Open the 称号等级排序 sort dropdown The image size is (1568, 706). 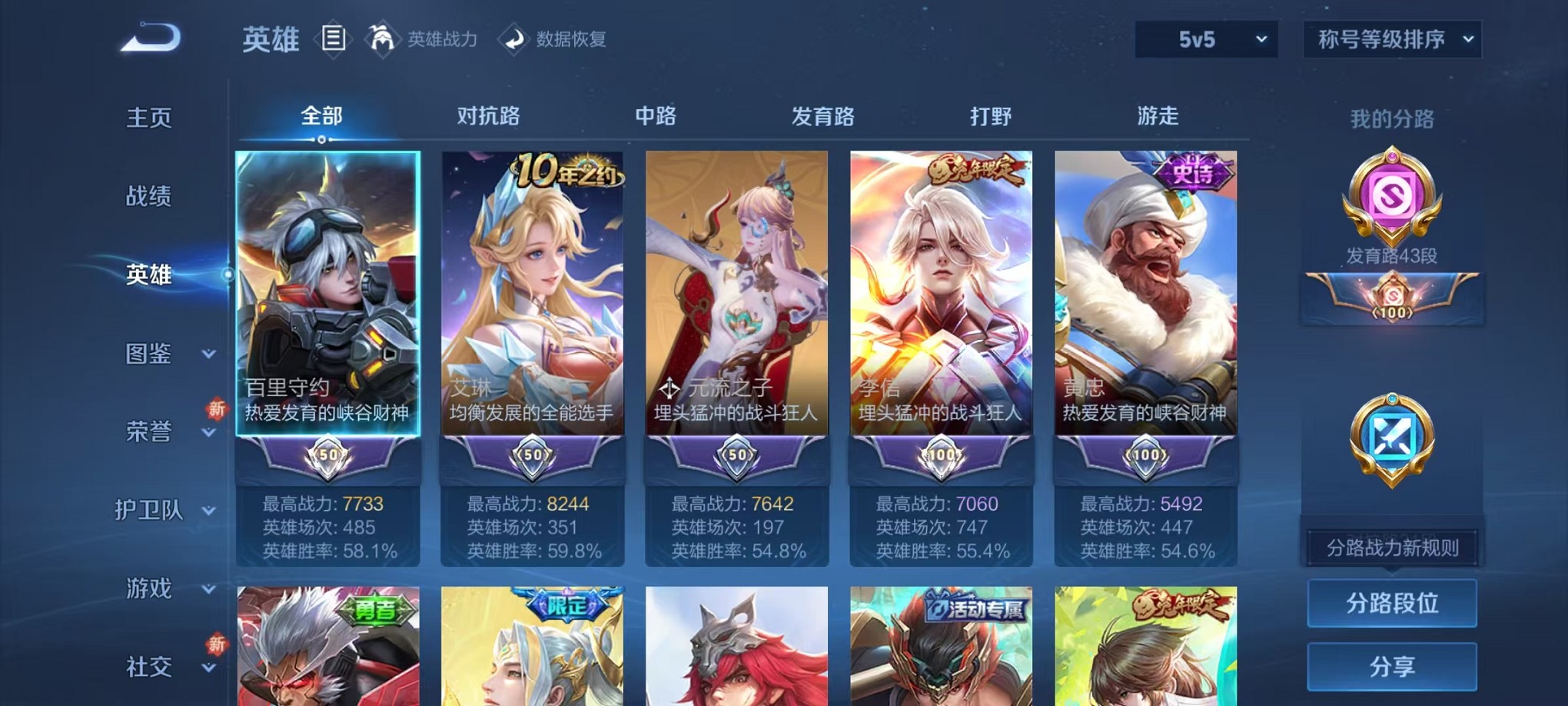(x=1393, y=38)
